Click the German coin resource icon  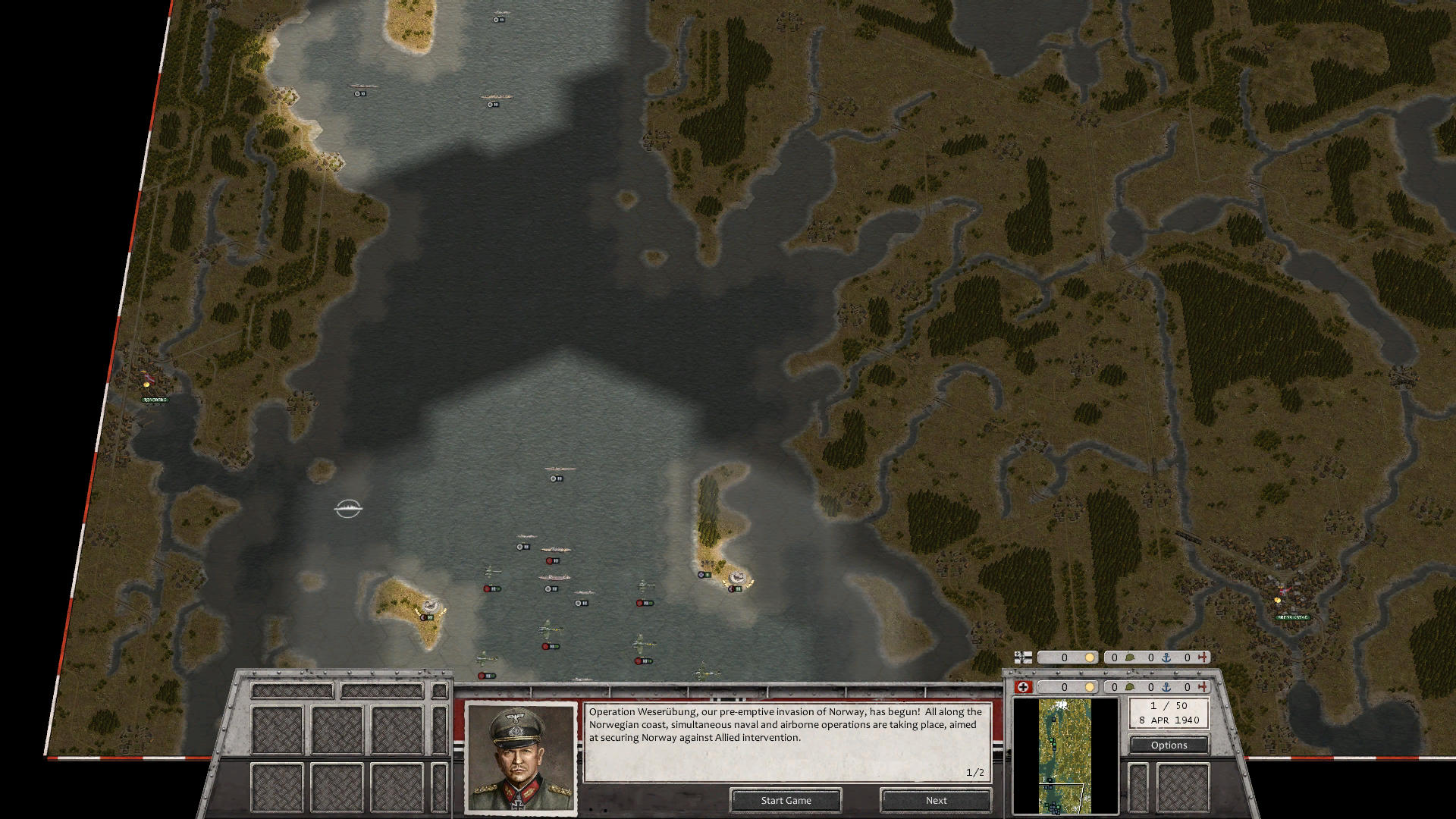coord(1090,688)
